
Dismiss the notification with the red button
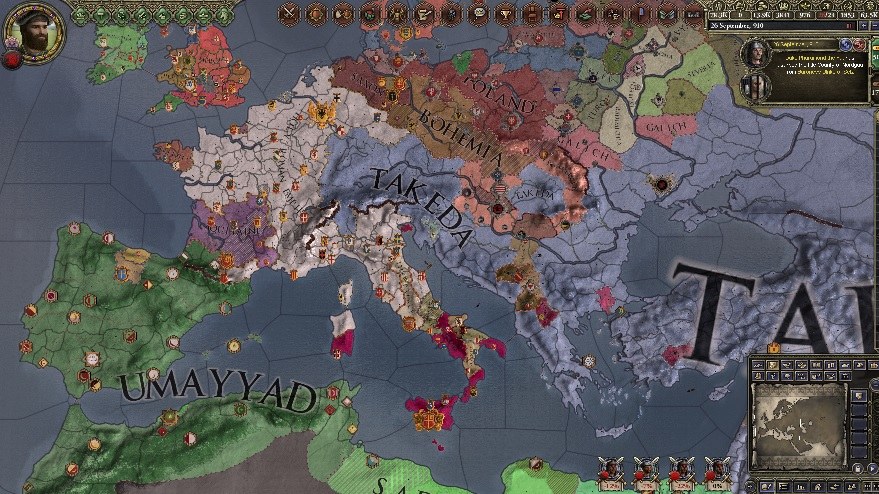(859, 45)
